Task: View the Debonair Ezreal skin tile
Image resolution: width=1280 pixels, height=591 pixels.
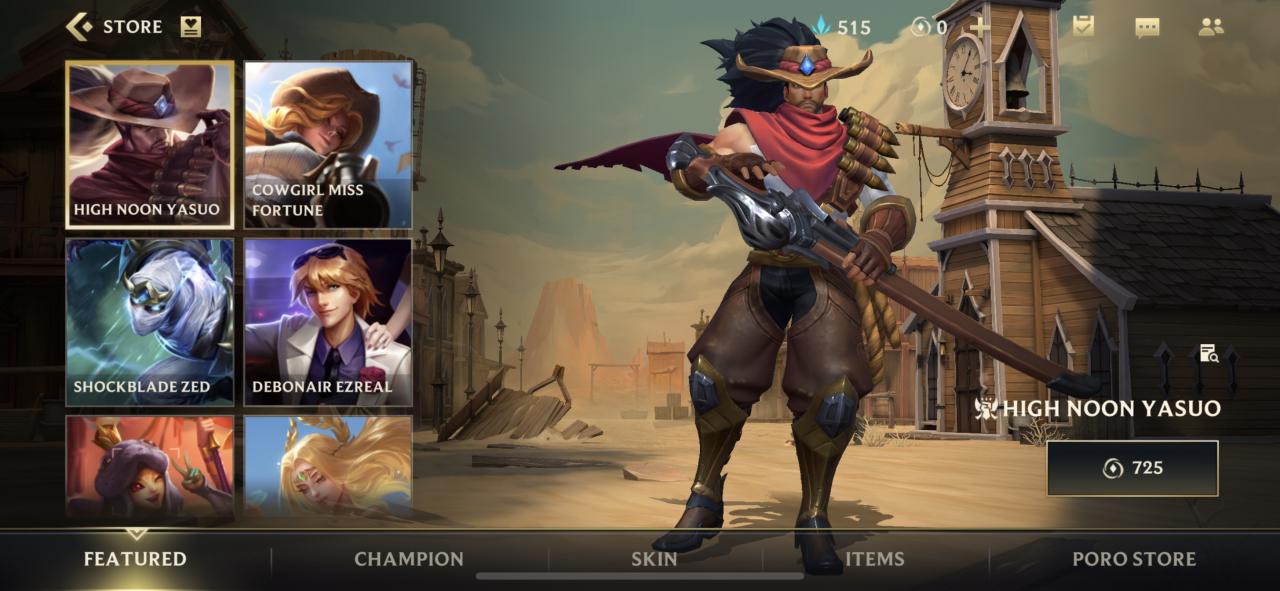Action: point(328,322)
